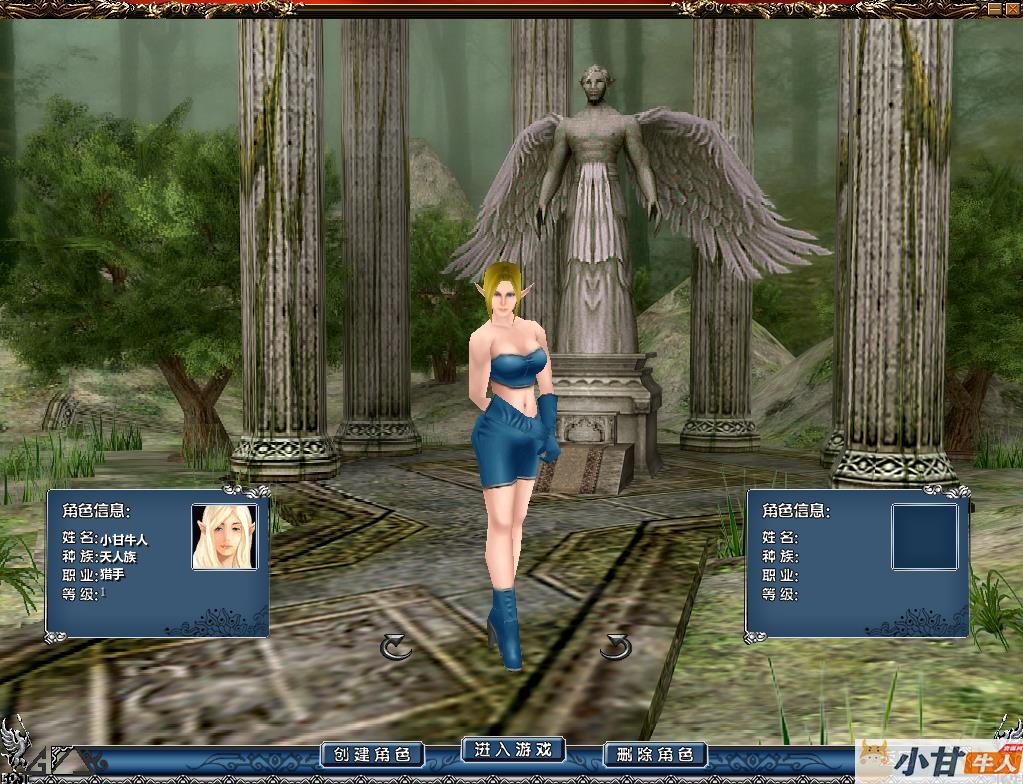1023x784 pixels.
Task: Close the game window with the X
Action: pos(1012,8)
